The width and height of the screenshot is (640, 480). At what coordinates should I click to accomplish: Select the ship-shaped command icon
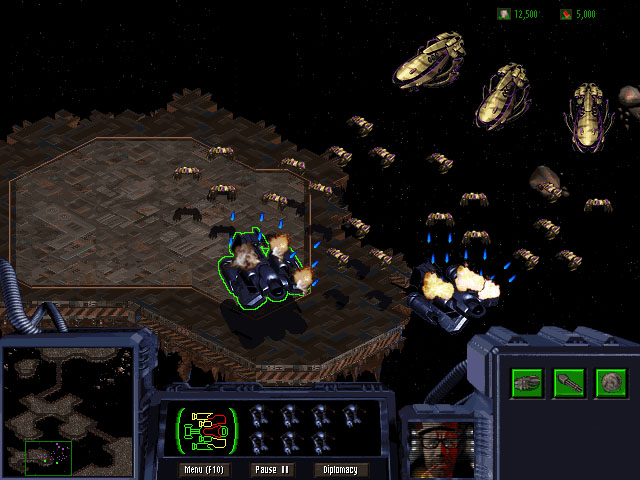tap(527, 381)
